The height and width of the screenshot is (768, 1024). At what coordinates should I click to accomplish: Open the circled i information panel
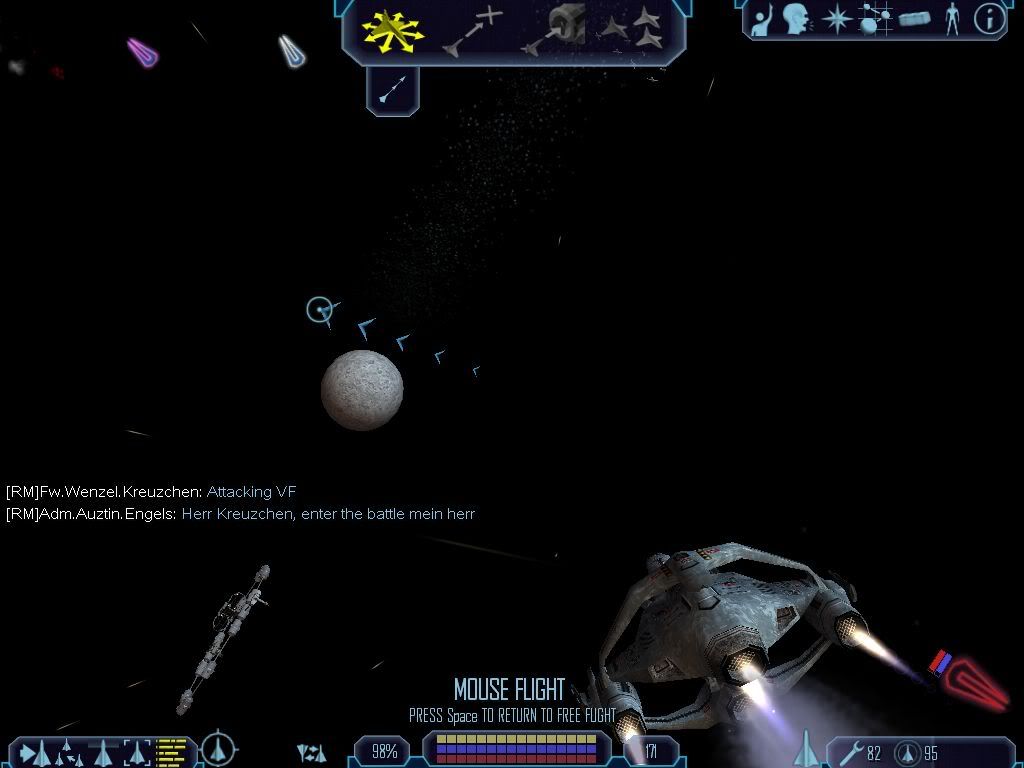(x=989, y=20)
